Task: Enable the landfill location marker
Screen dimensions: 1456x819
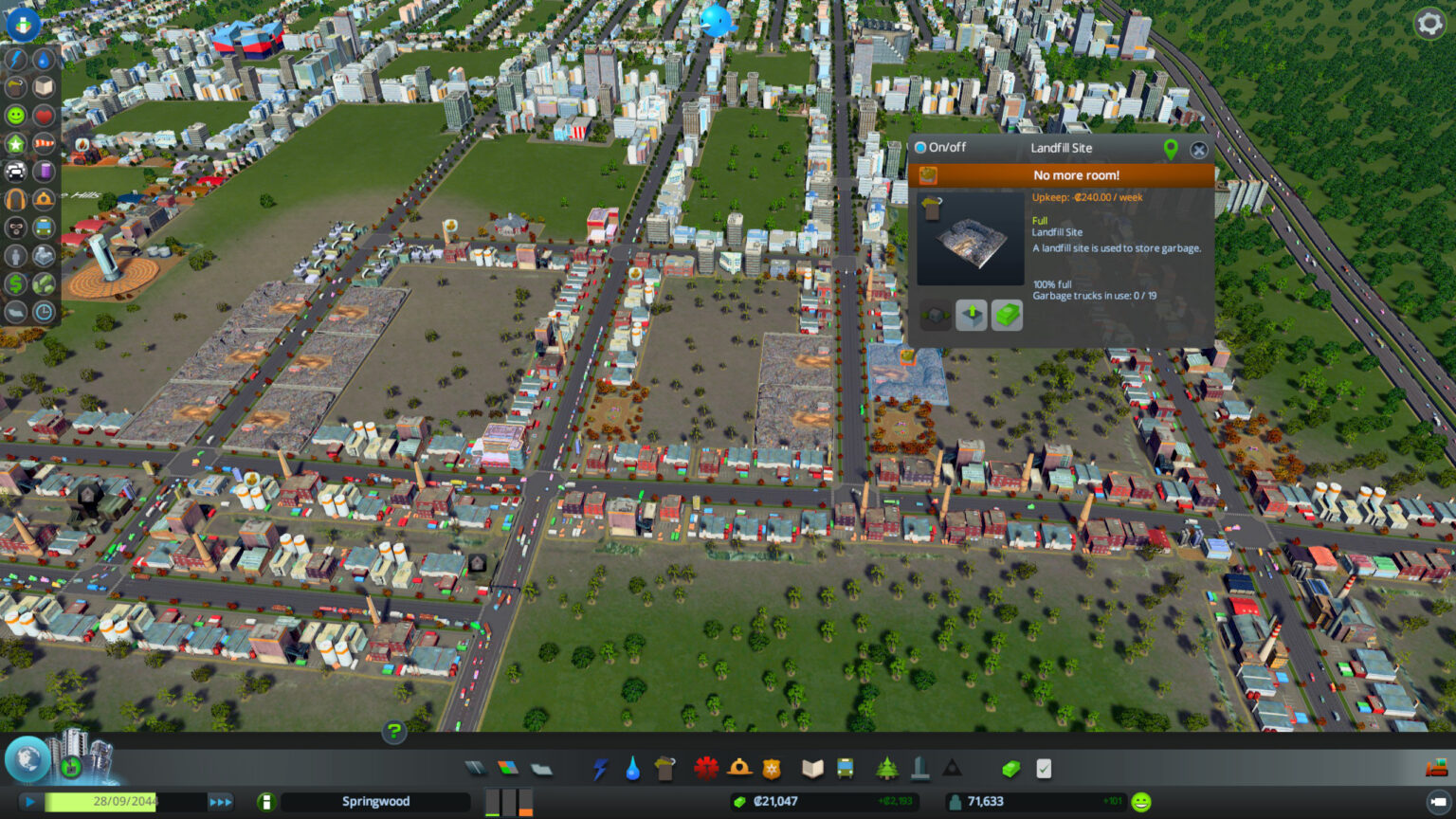Action: (1171, 149)
